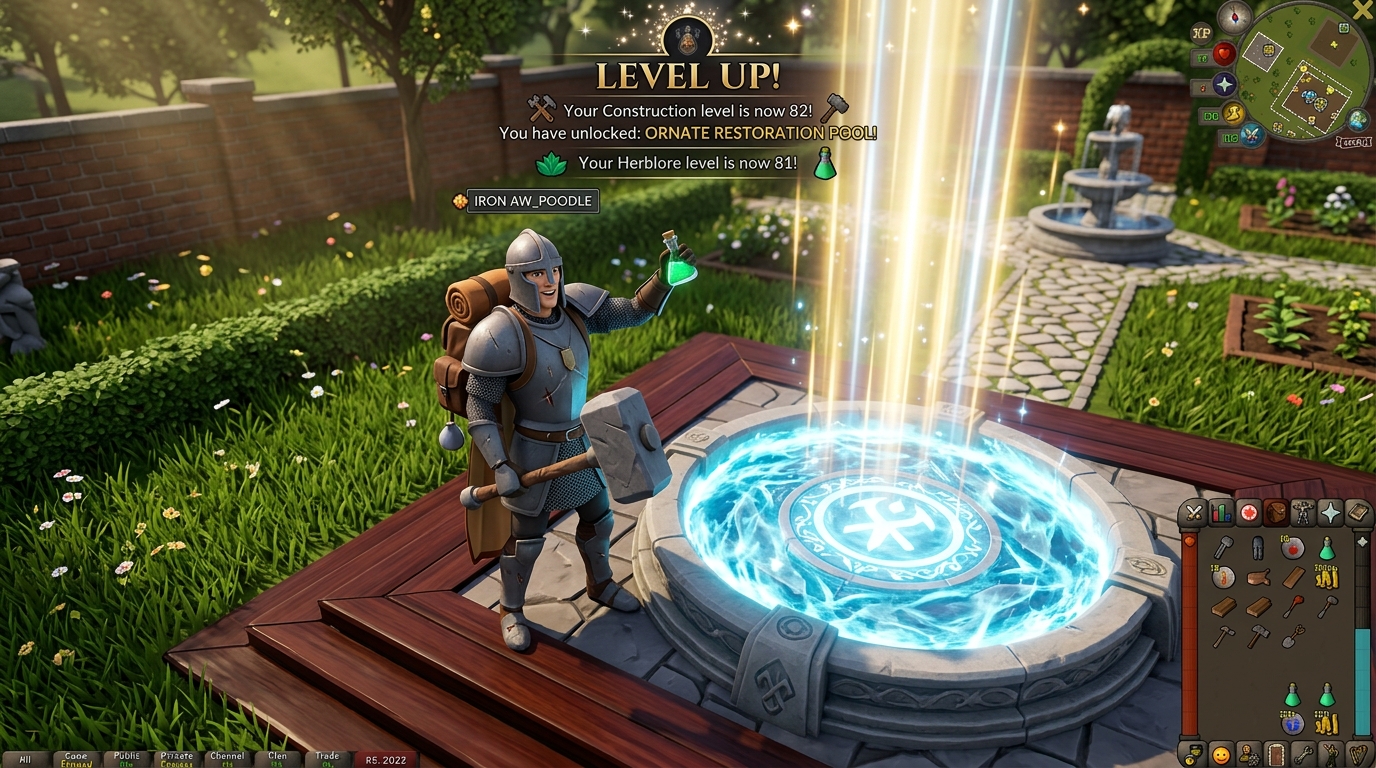Open the Prayer tab
This screenshot has height=768, width=1376.
pos(1331,515)
